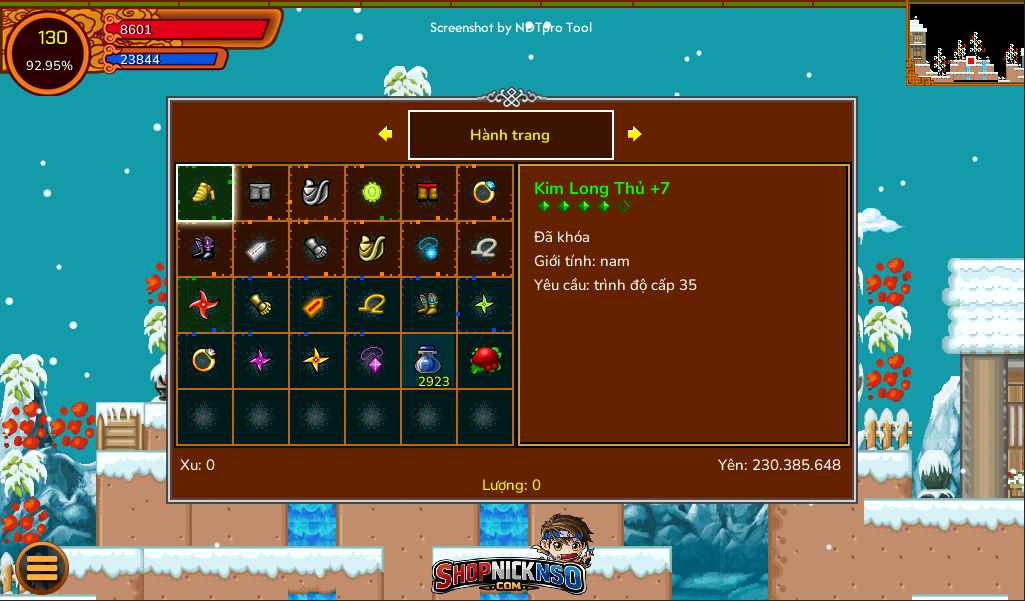
Task: Select the red shuriken slot
Action: [x=205, y=305]
